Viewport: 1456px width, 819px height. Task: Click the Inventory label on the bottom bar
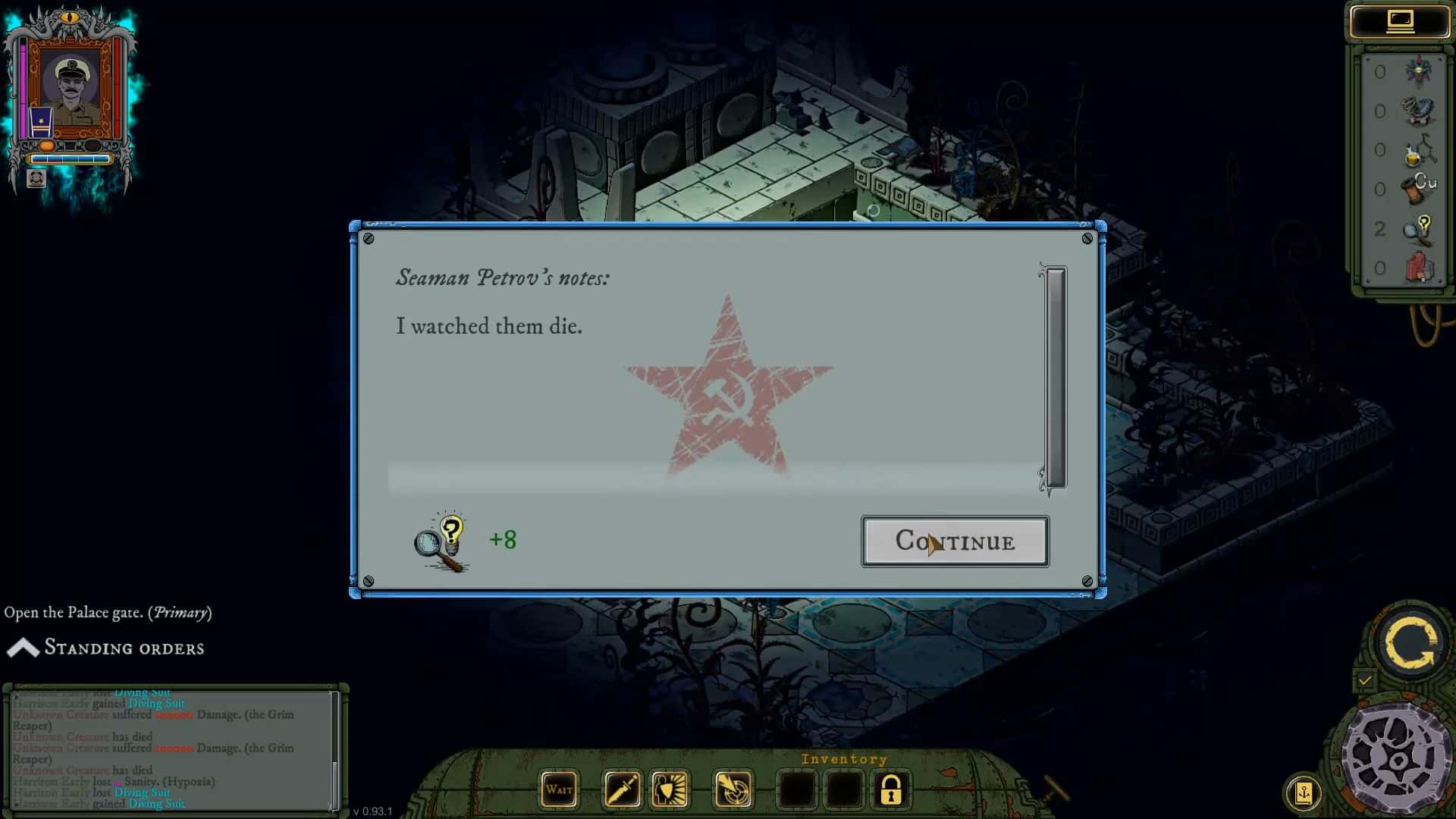pos(844,758)
